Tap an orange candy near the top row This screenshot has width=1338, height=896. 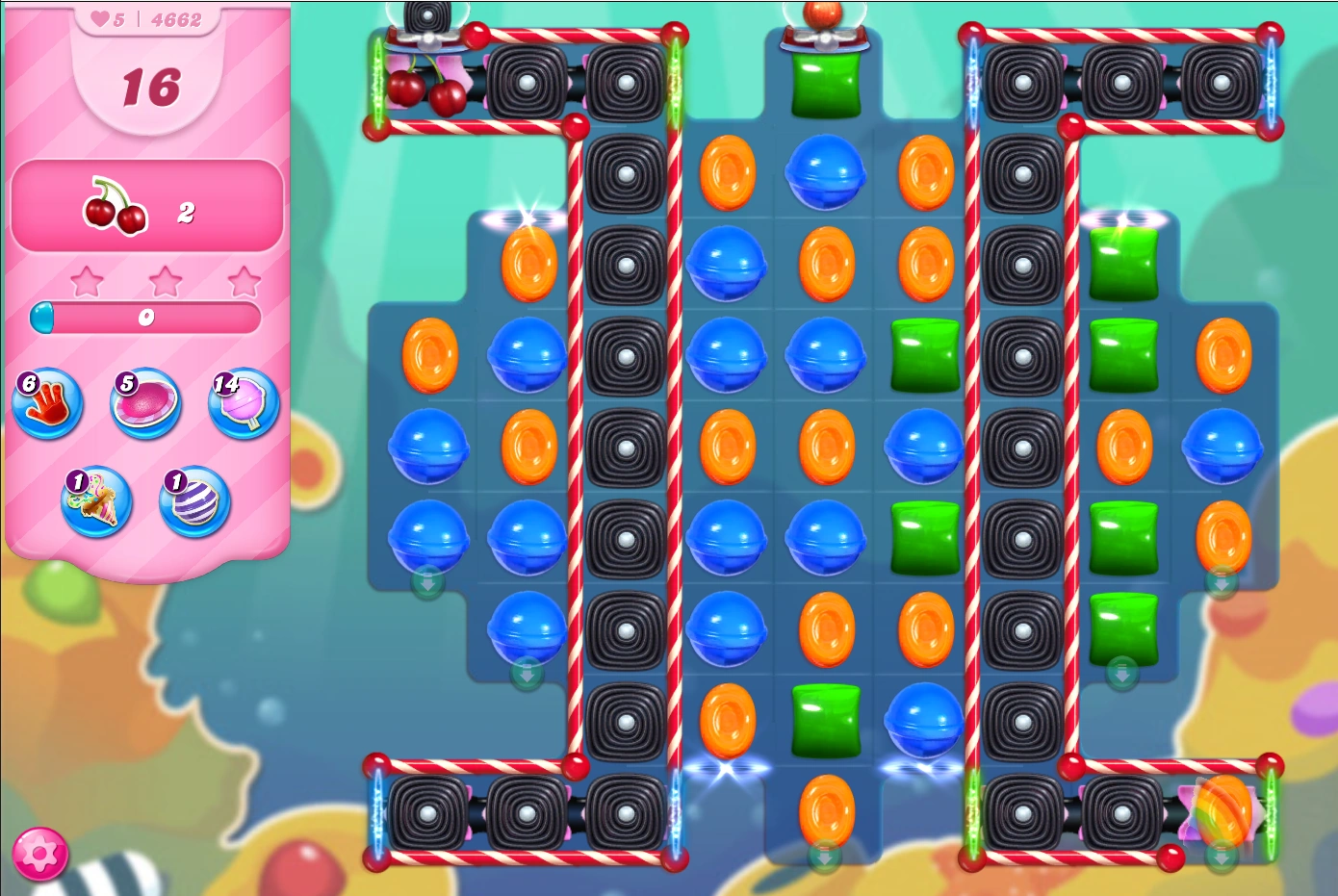(728, 175)
